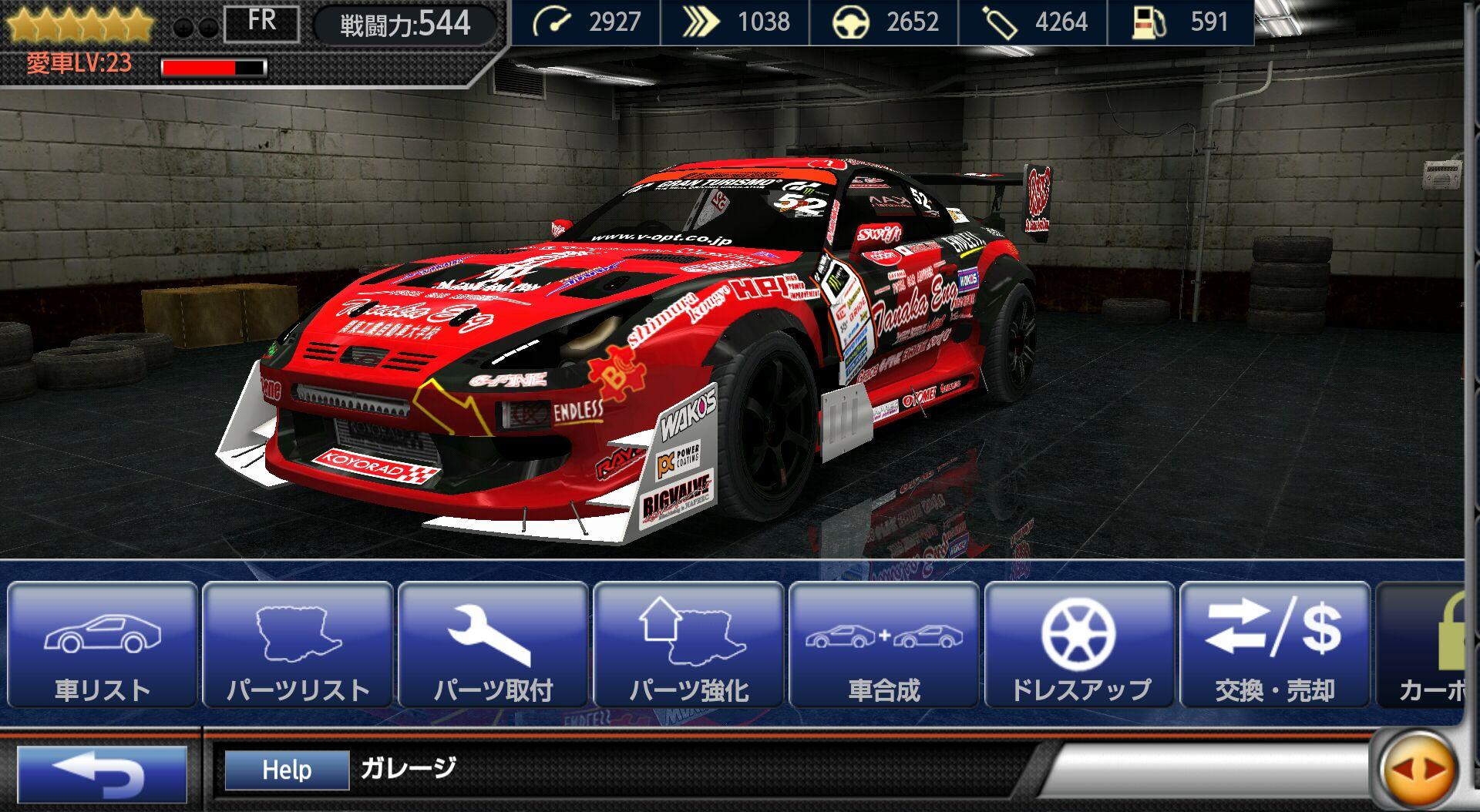Click the orange left-right arrow button
1480x812 pixels.
(x=1418, y=768)
